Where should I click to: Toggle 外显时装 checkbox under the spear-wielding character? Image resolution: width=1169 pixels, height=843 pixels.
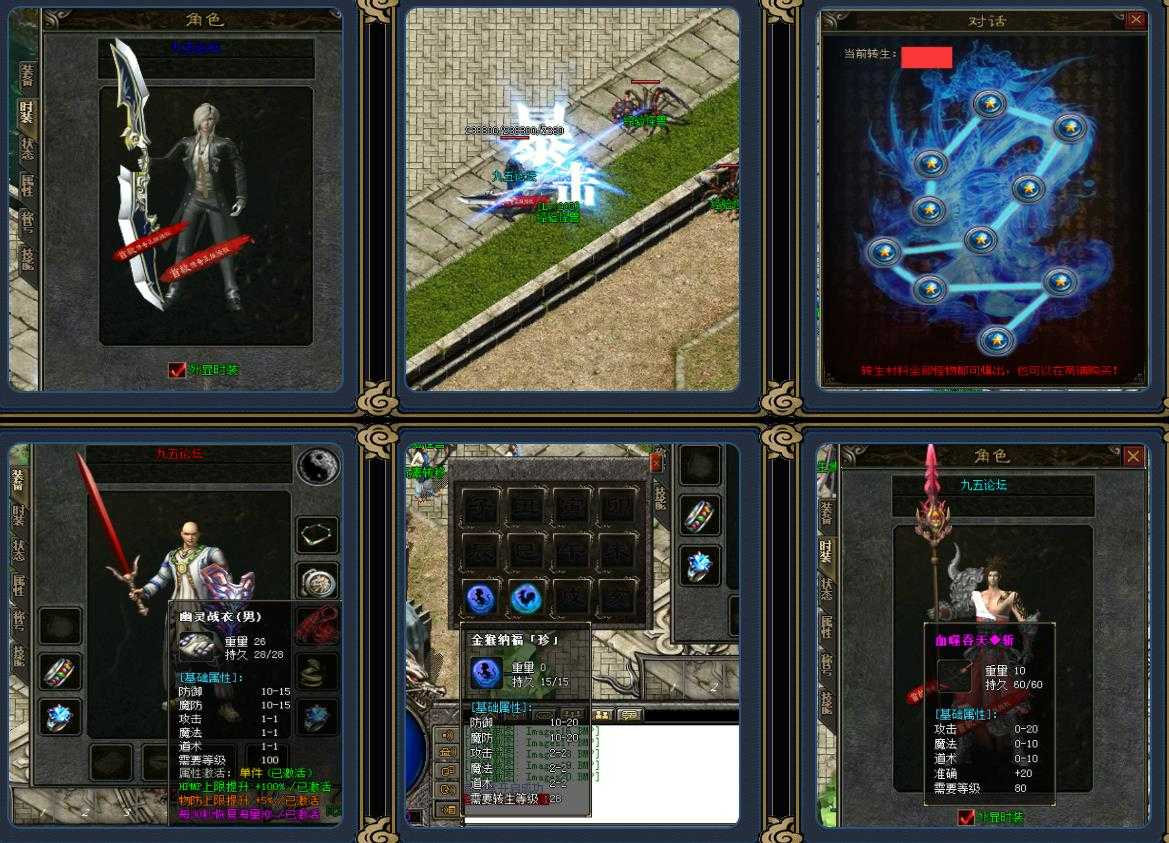tap(966, 817)
